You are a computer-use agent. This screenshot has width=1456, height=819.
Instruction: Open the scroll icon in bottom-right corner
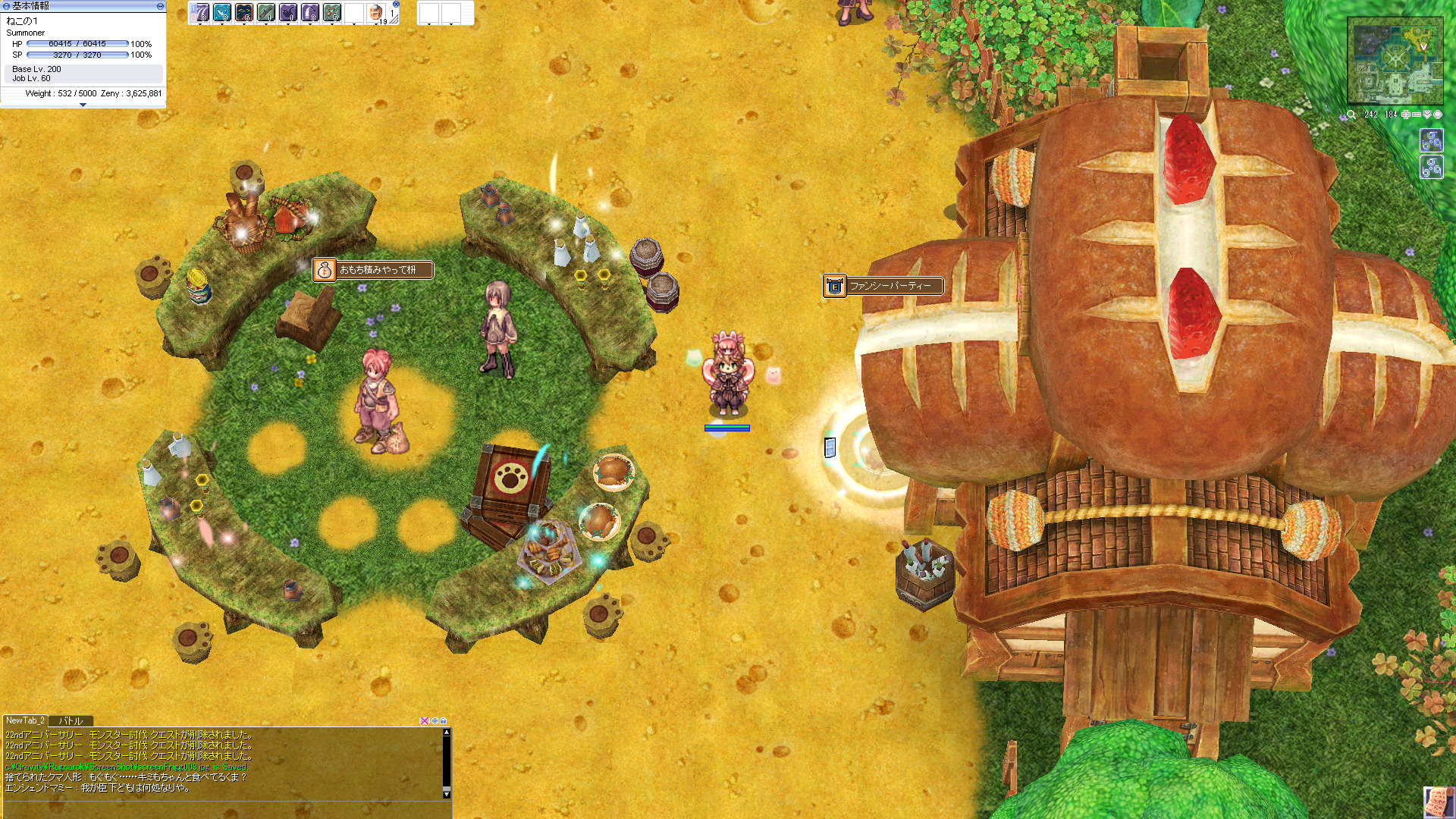[1439, 802]
